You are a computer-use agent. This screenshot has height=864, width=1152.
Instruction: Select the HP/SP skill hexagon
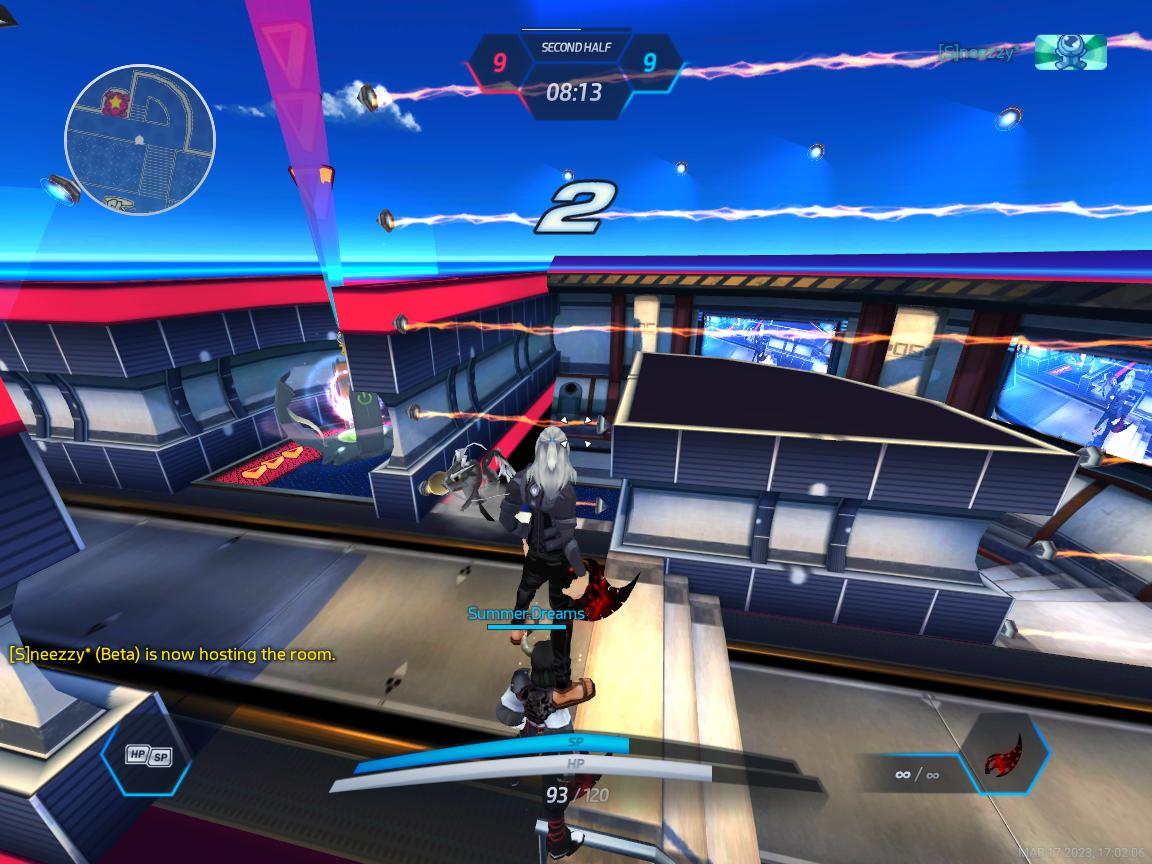(x=147, y=756)
